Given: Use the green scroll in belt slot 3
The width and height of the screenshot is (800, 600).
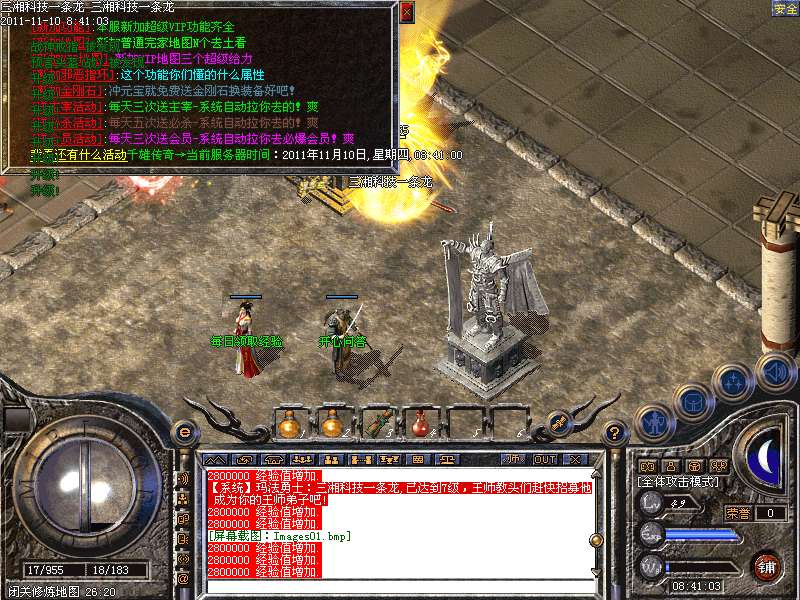Looking at the screenshot, I should (x=377, y=424).
